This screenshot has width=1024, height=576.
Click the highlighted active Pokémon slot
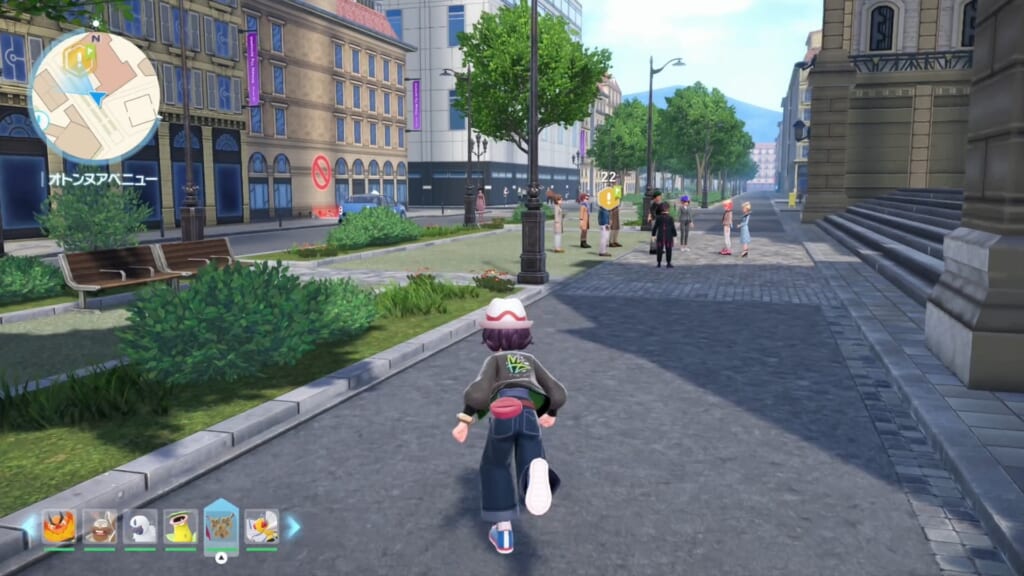[221, 525]
